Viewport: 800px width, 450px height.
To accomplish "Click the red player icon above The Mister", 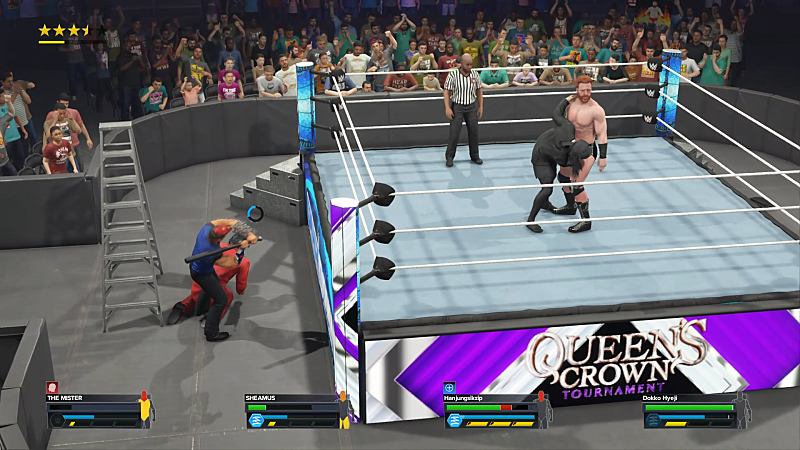I will (x=52, y=387).
